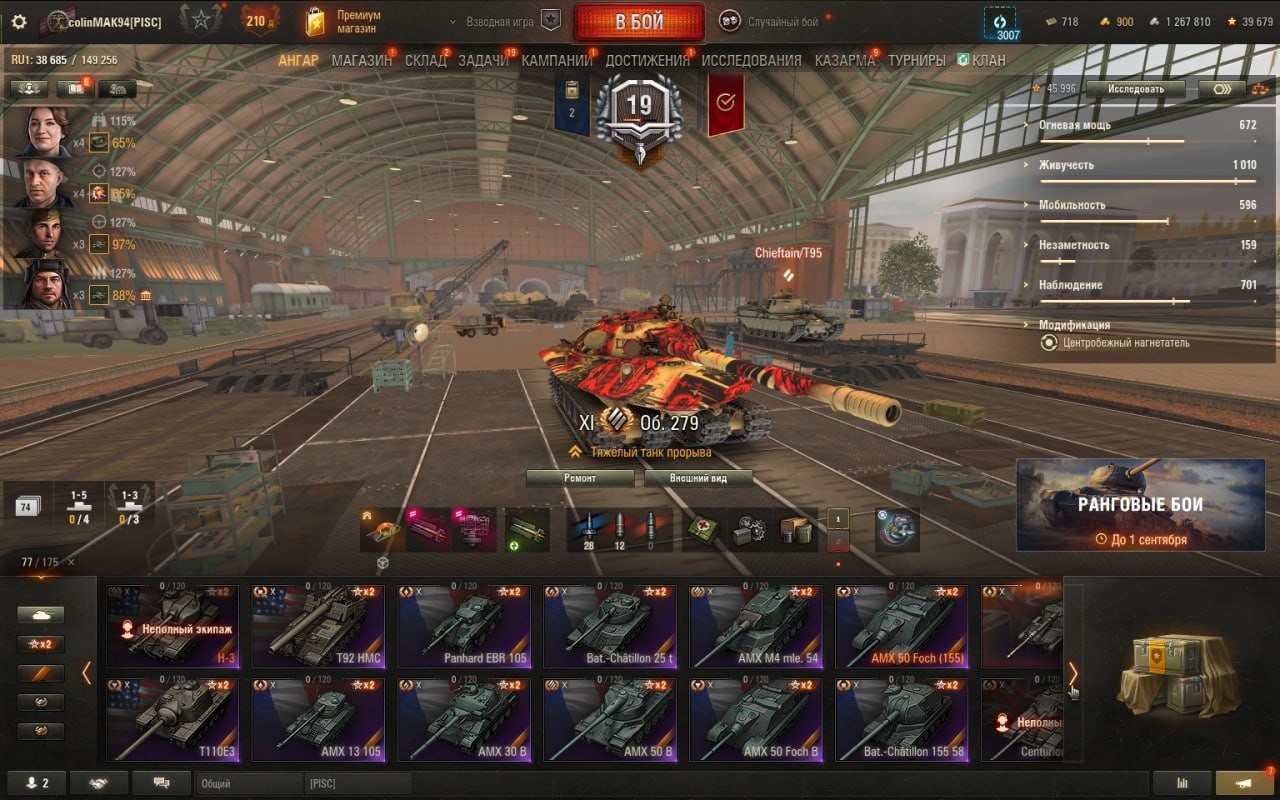Open the СКЛАД tab

425,60
